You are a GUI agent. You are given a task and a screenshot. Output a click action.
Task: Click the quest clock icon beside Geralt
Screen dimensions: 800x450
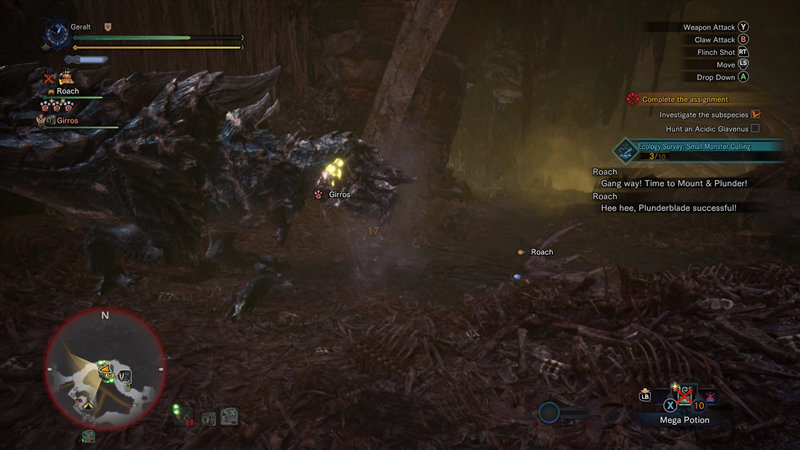tap(56, 34)
